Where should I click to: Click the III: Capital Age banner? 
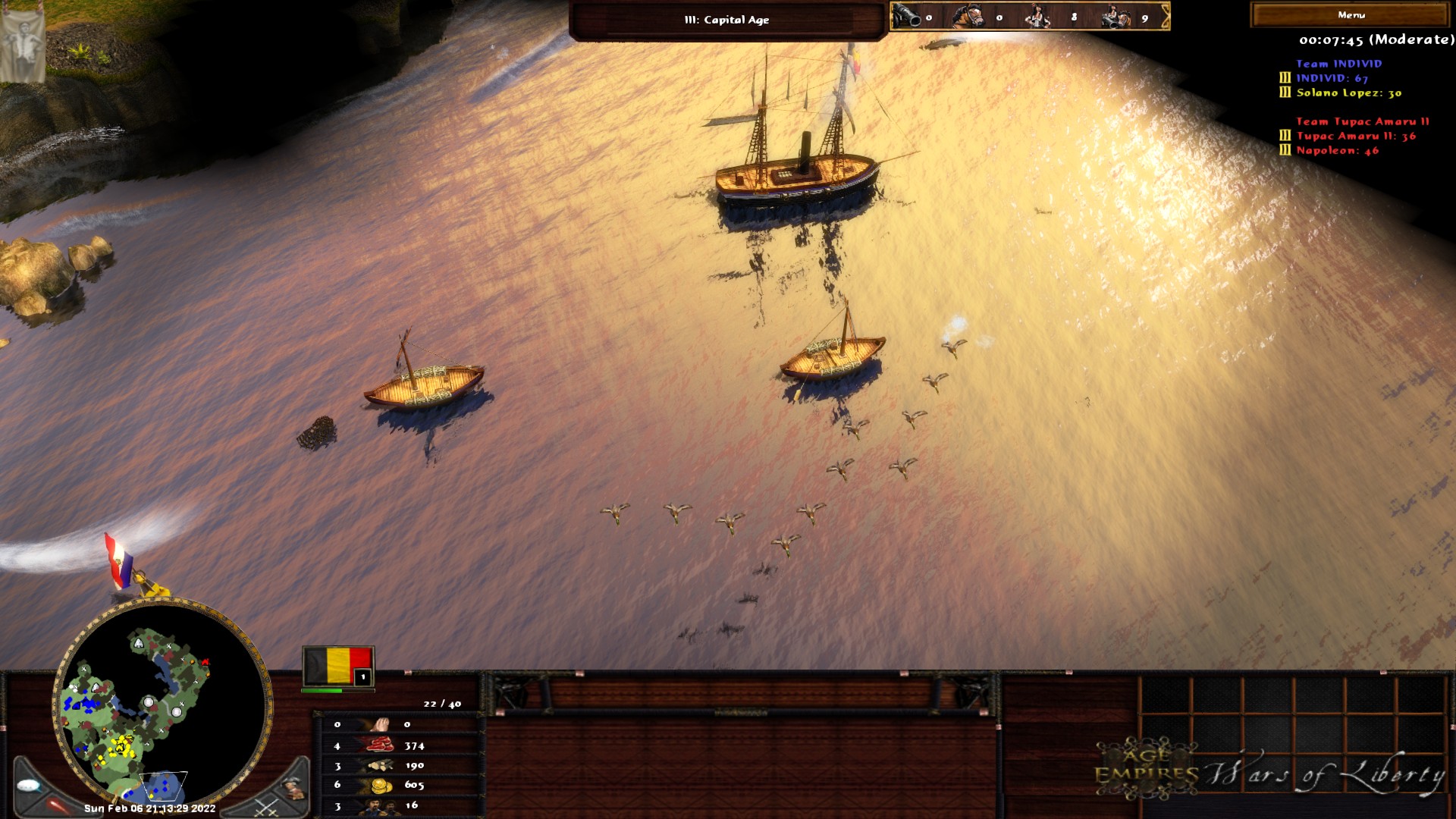click(x=726, y=20)
